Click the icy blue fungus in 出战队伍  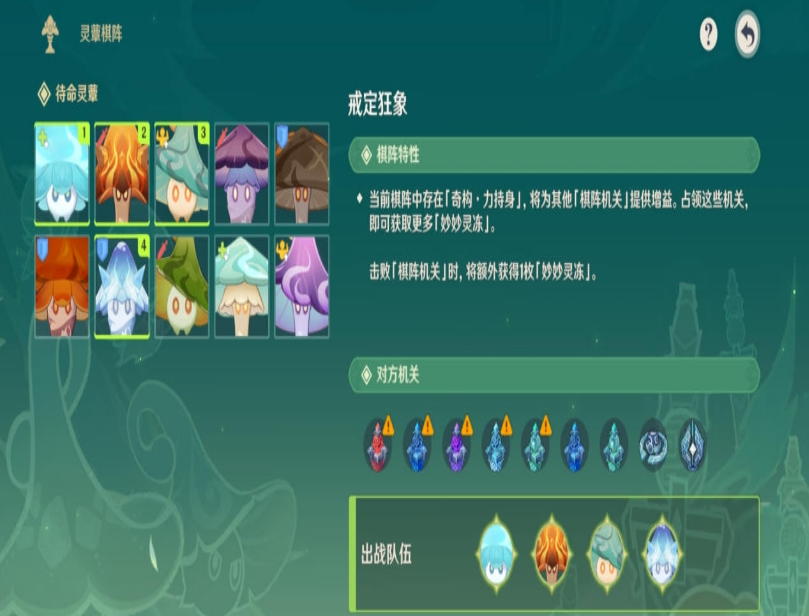(x=661, y=553)
